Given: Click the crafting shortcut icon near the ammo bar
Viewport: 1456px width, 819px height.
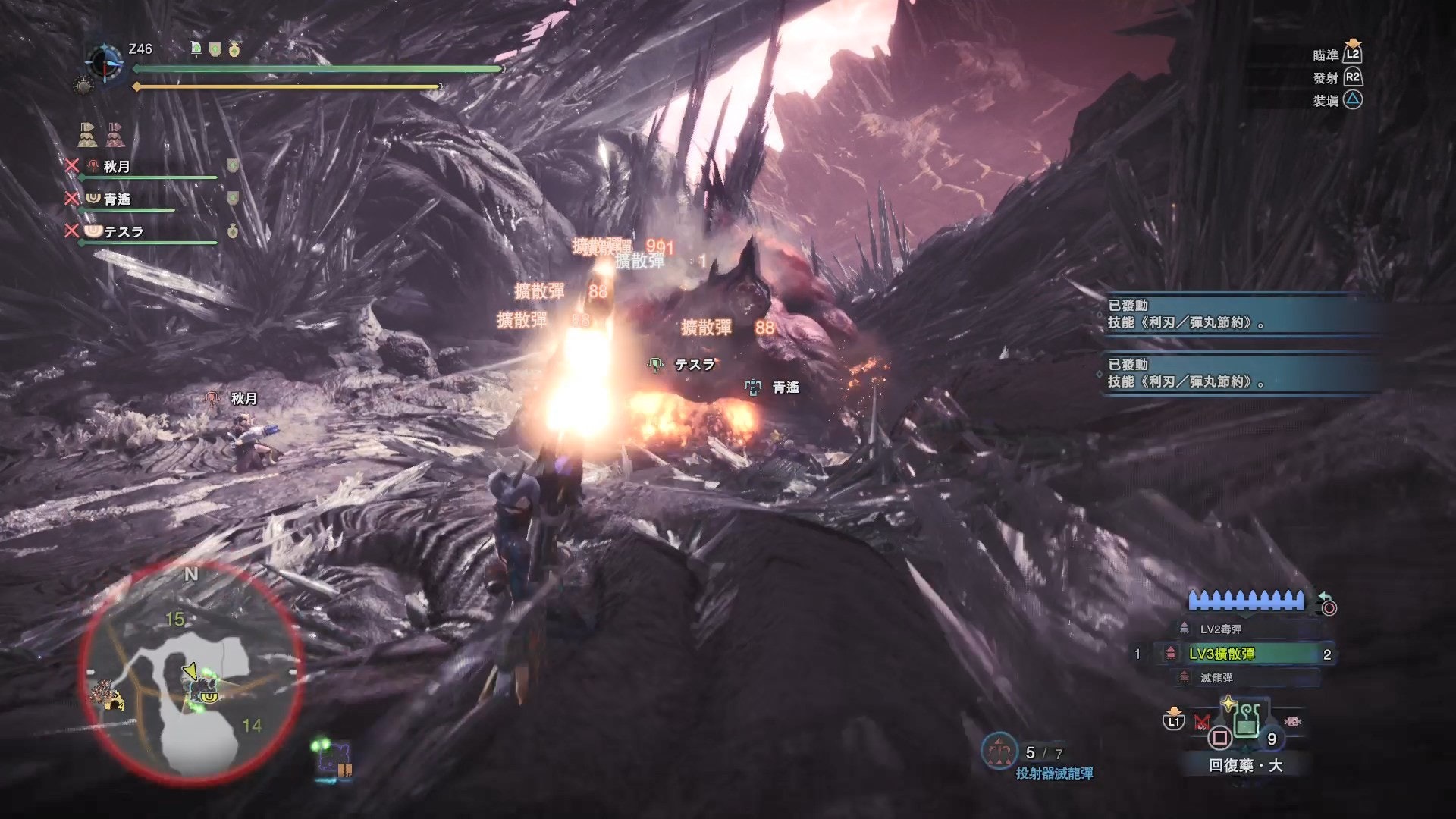Looking at the screenshot, I should [1293, 721].
